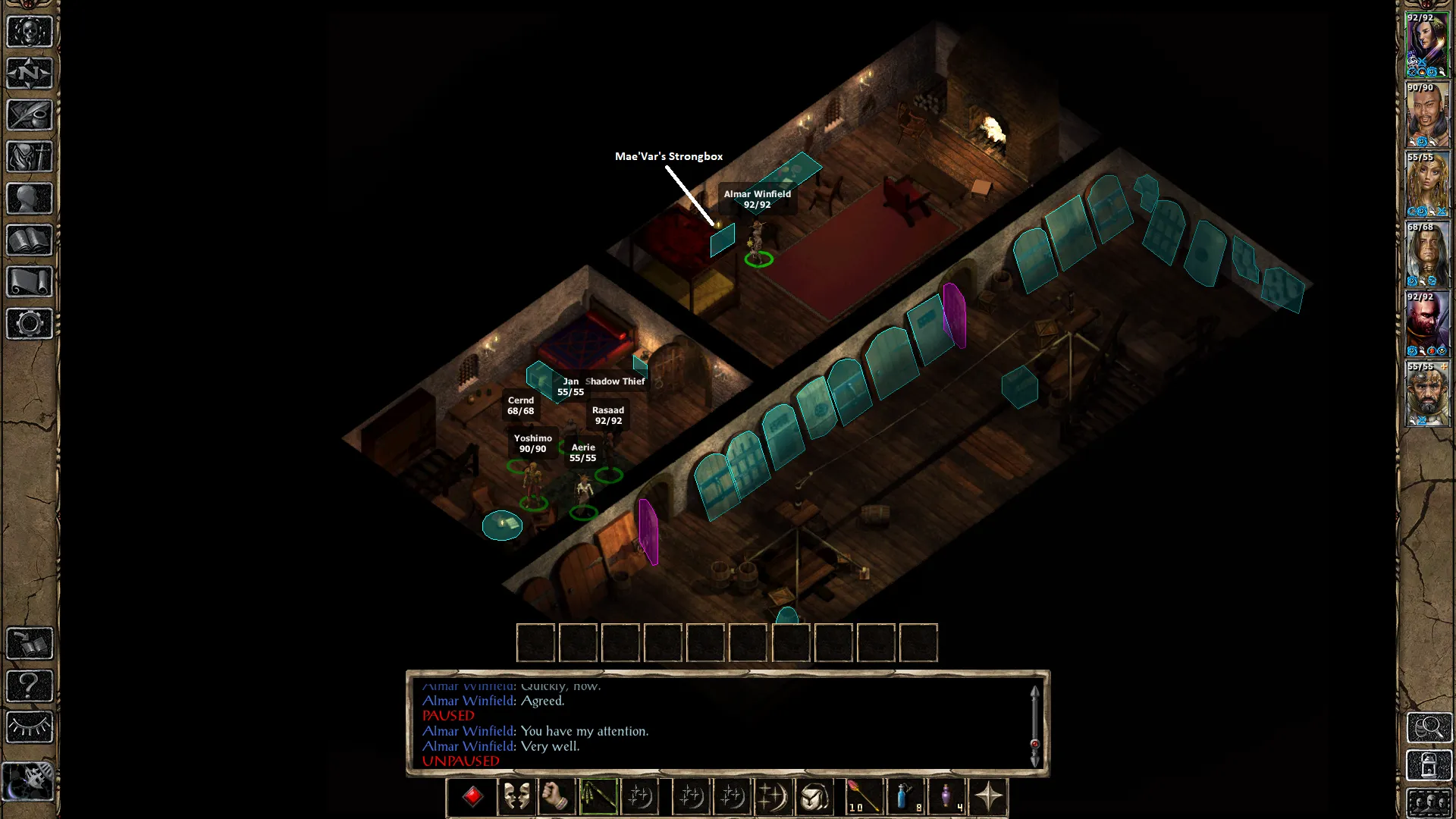Open the journal with the quill icon
1456x819 pixels.
(30, 115)
